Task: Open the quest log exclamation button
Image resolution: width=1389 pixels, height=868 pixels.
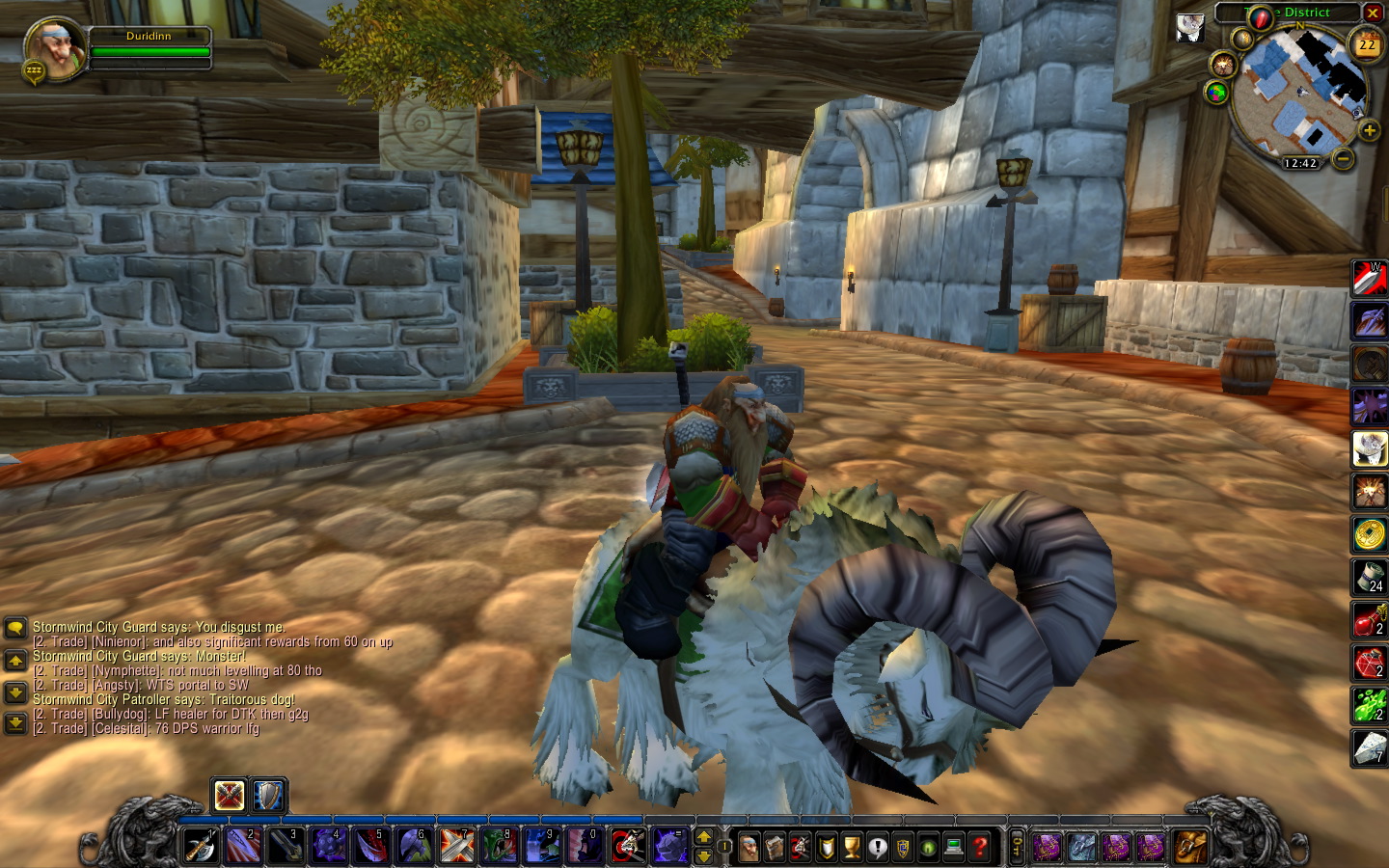Action: [x=877, y=848]
